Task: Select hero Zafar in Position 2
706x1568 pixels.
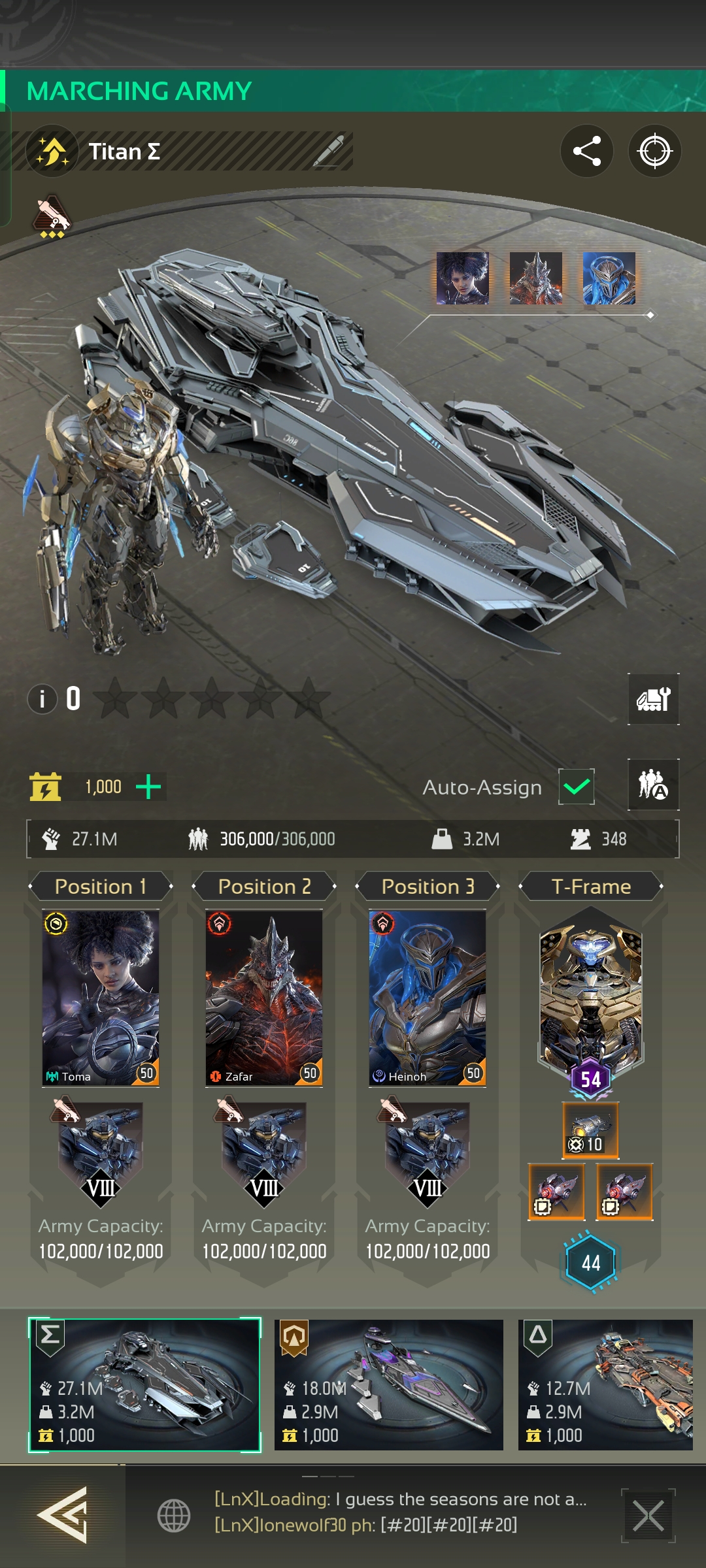Action: [x=264, y=997]
